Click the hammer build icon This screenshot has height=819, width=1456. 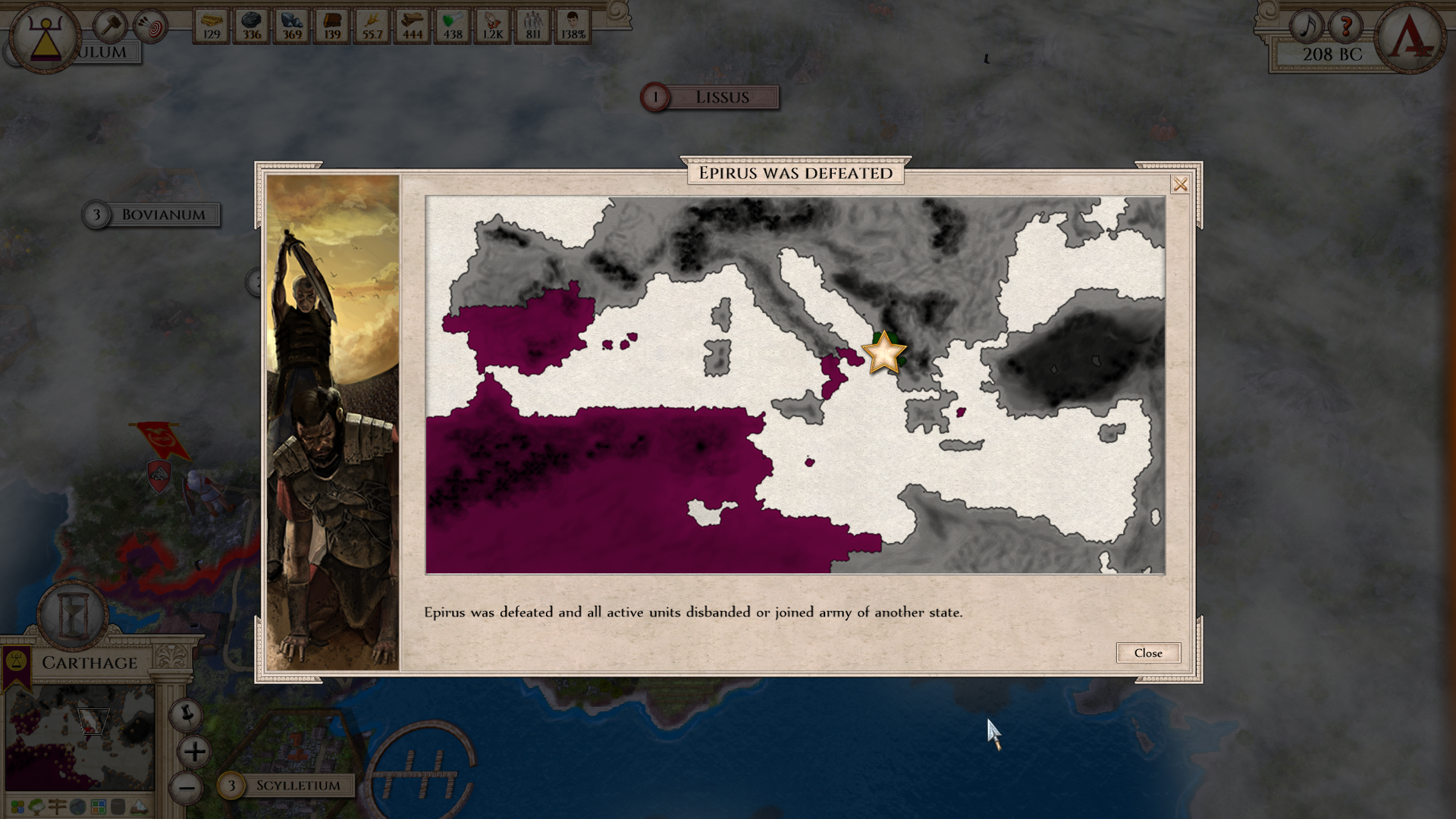111,27
